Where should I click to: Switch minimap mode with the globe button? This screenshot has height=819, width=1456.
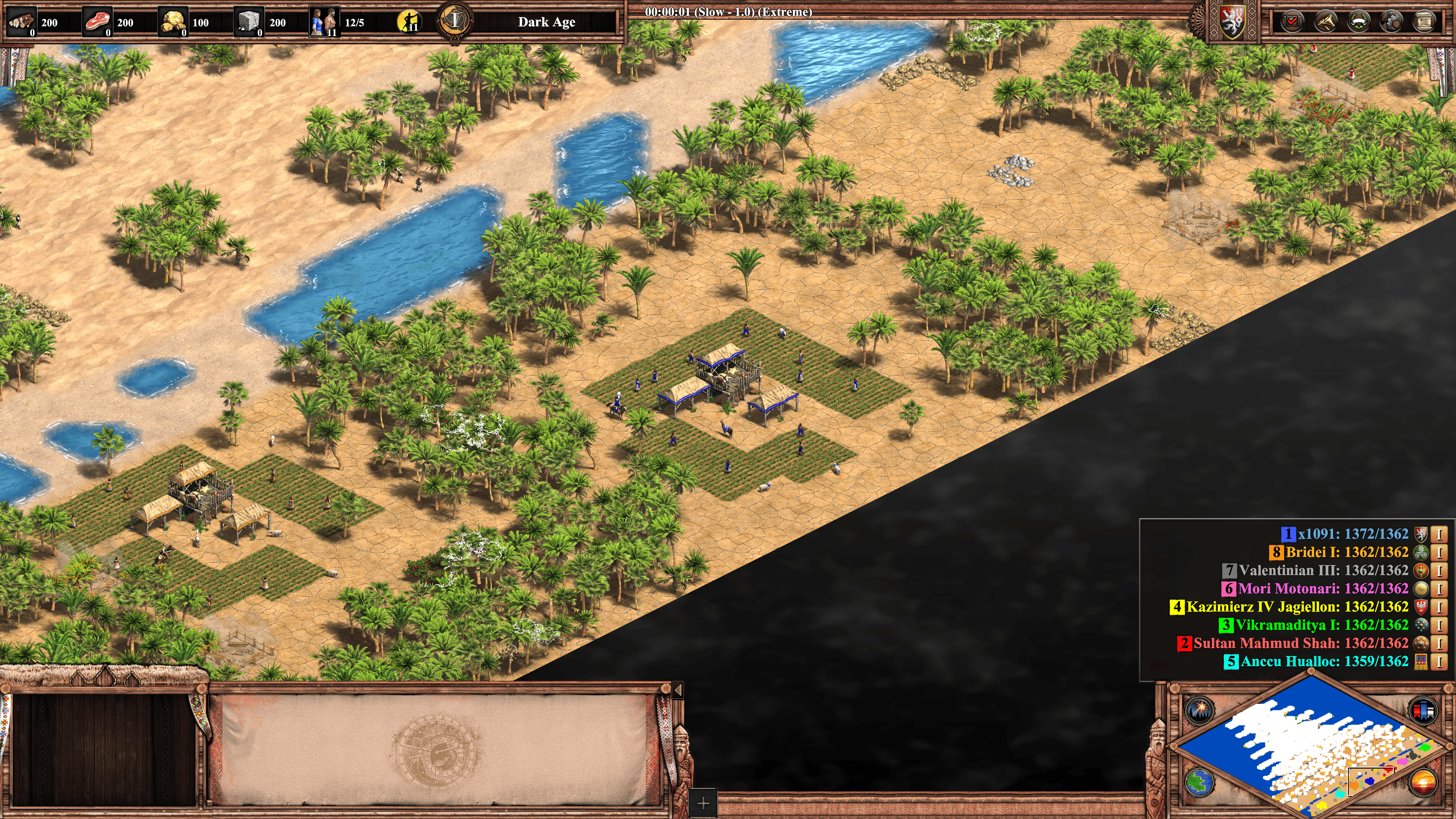point(1198,782)
